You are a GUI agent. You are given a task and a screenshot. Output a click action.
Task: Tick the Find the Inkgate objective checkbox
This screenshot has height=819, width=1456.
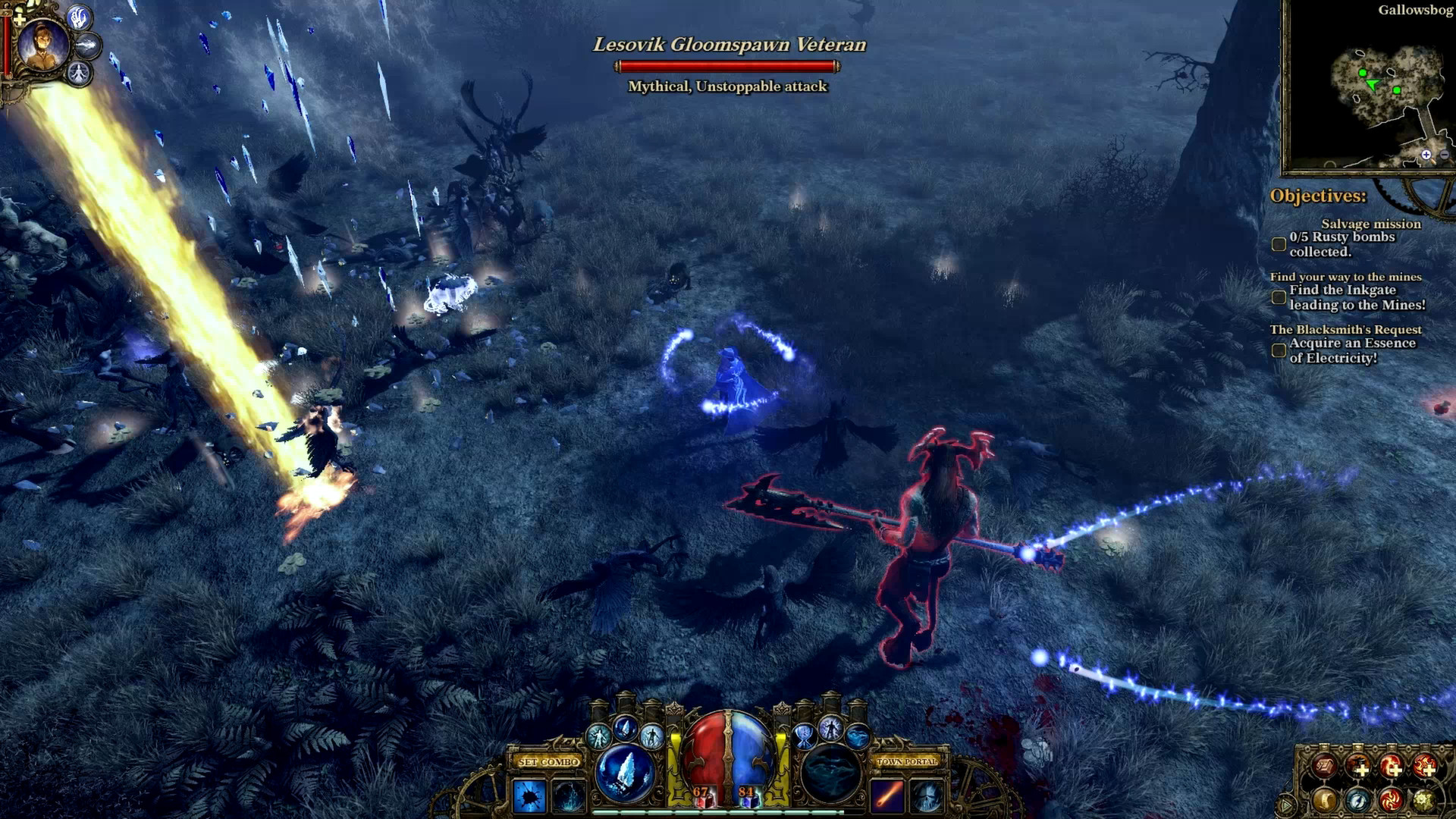[x=1278, y=298]
